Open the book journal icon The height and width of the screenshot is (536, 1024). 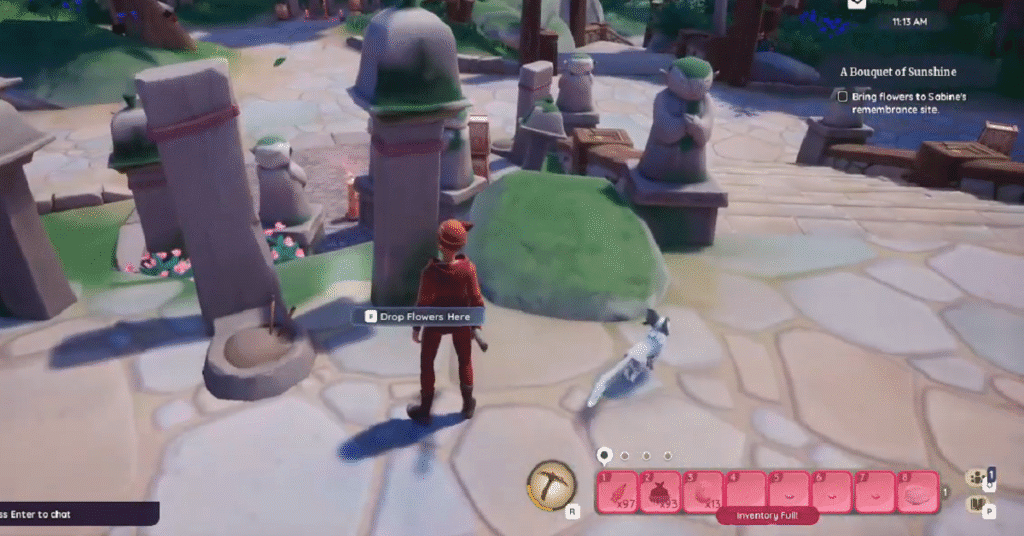pyautogui.click(x=977, y=503)
